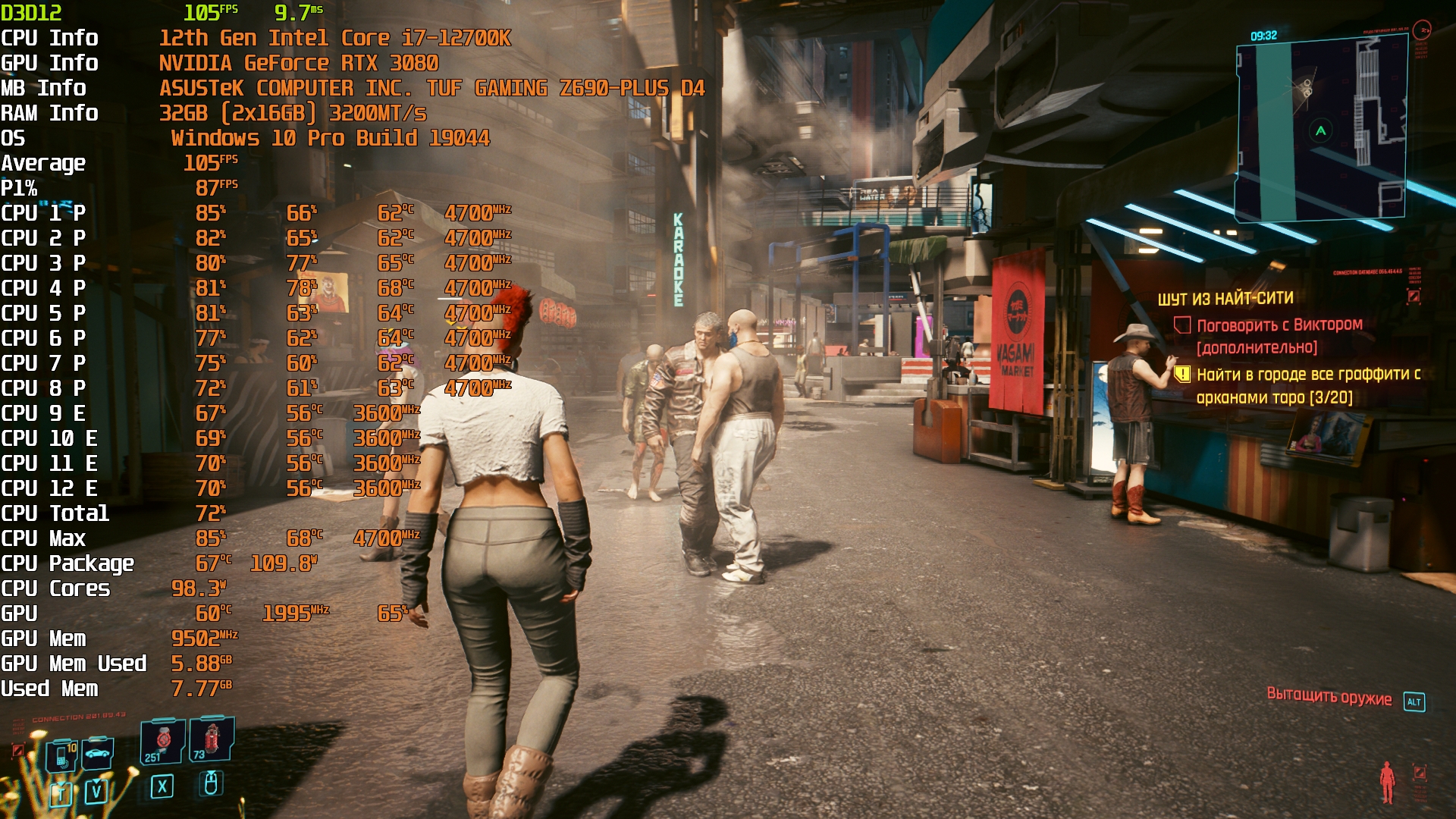Click the green player arrow on minimap
The image size is (1456, 819).
tap(1320, 130)
